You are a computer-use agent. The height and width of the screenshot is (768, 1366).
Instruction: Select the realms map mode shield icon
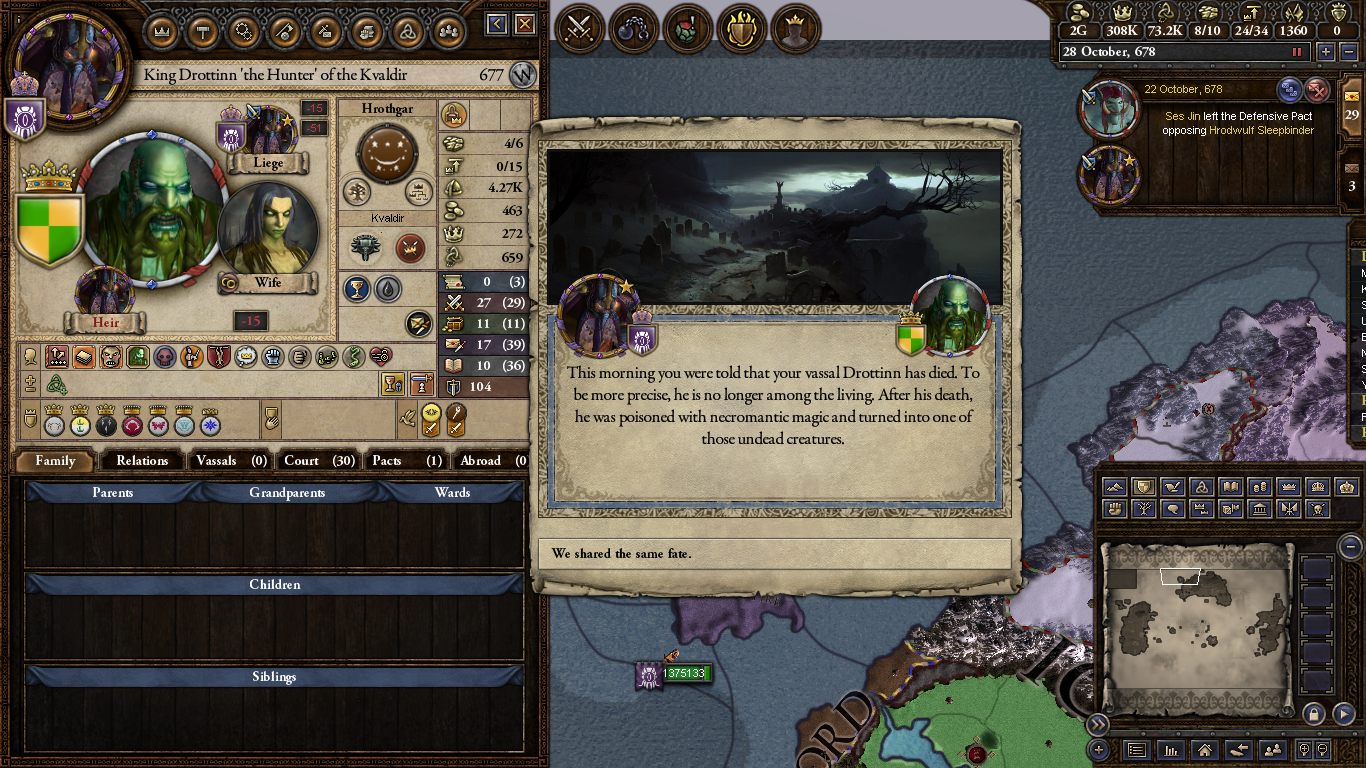click(1145, 487)
